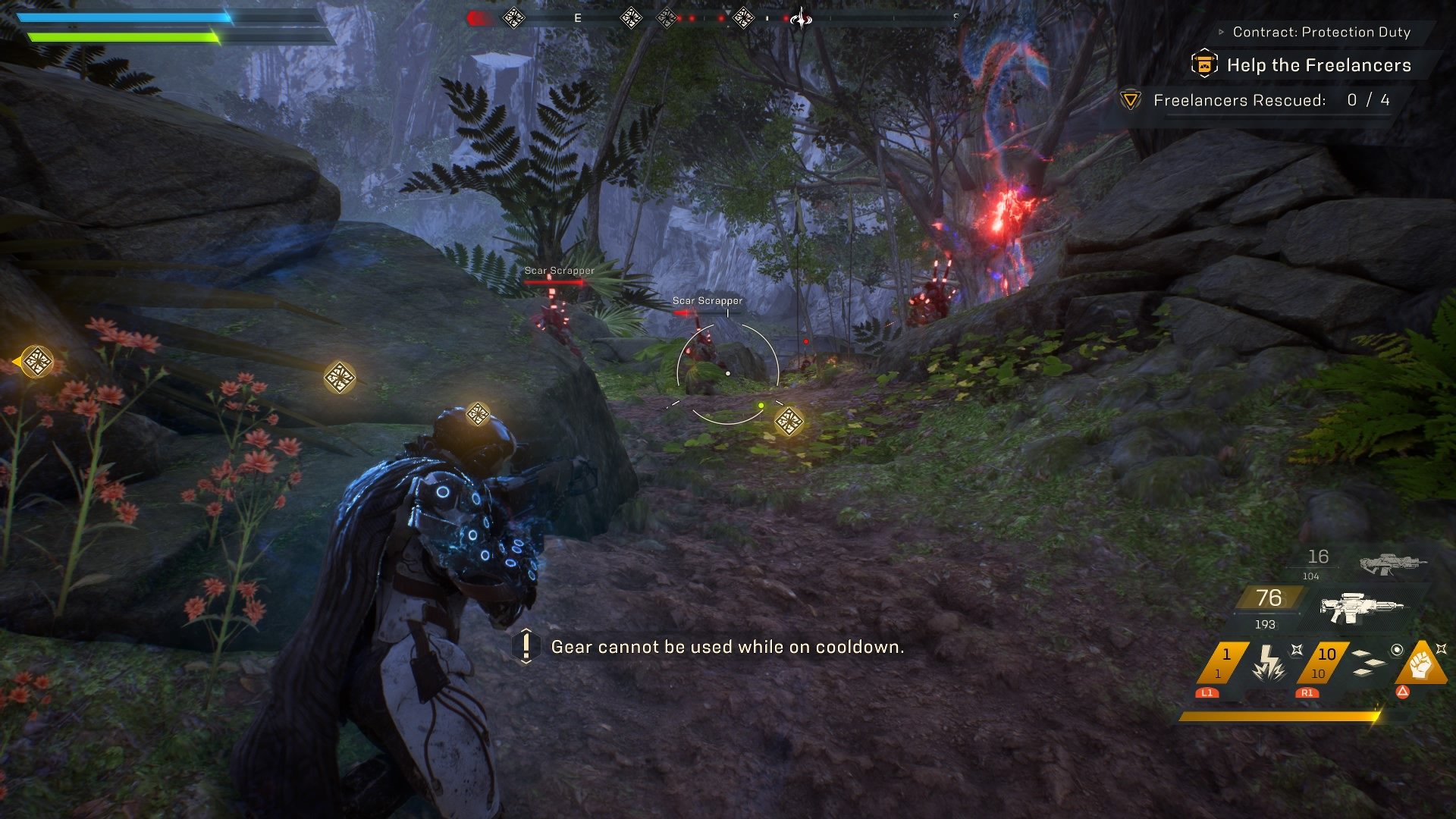This screenshot has height=819, width=1456.
Task: Select the Freelancers Rescued objective marker icon
Action: click(x=1131, y=100)
